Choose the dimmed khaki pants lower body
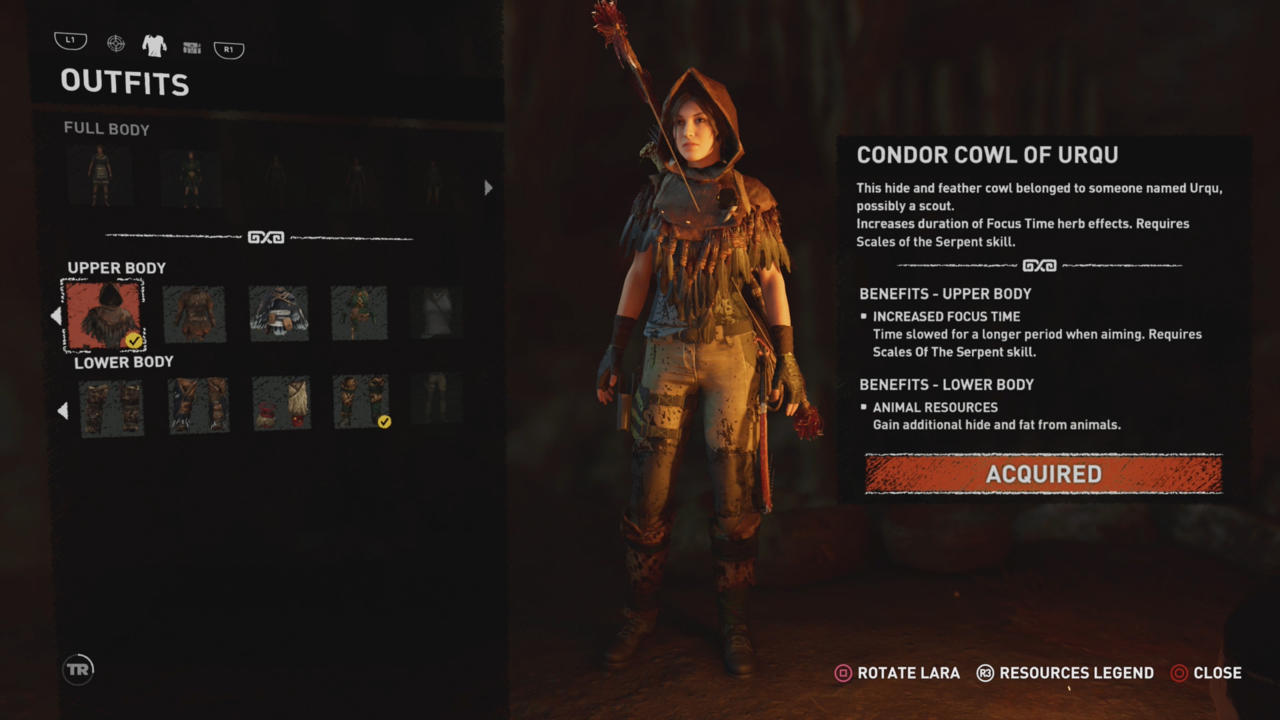1280x720 pixels. coord(437,399)
